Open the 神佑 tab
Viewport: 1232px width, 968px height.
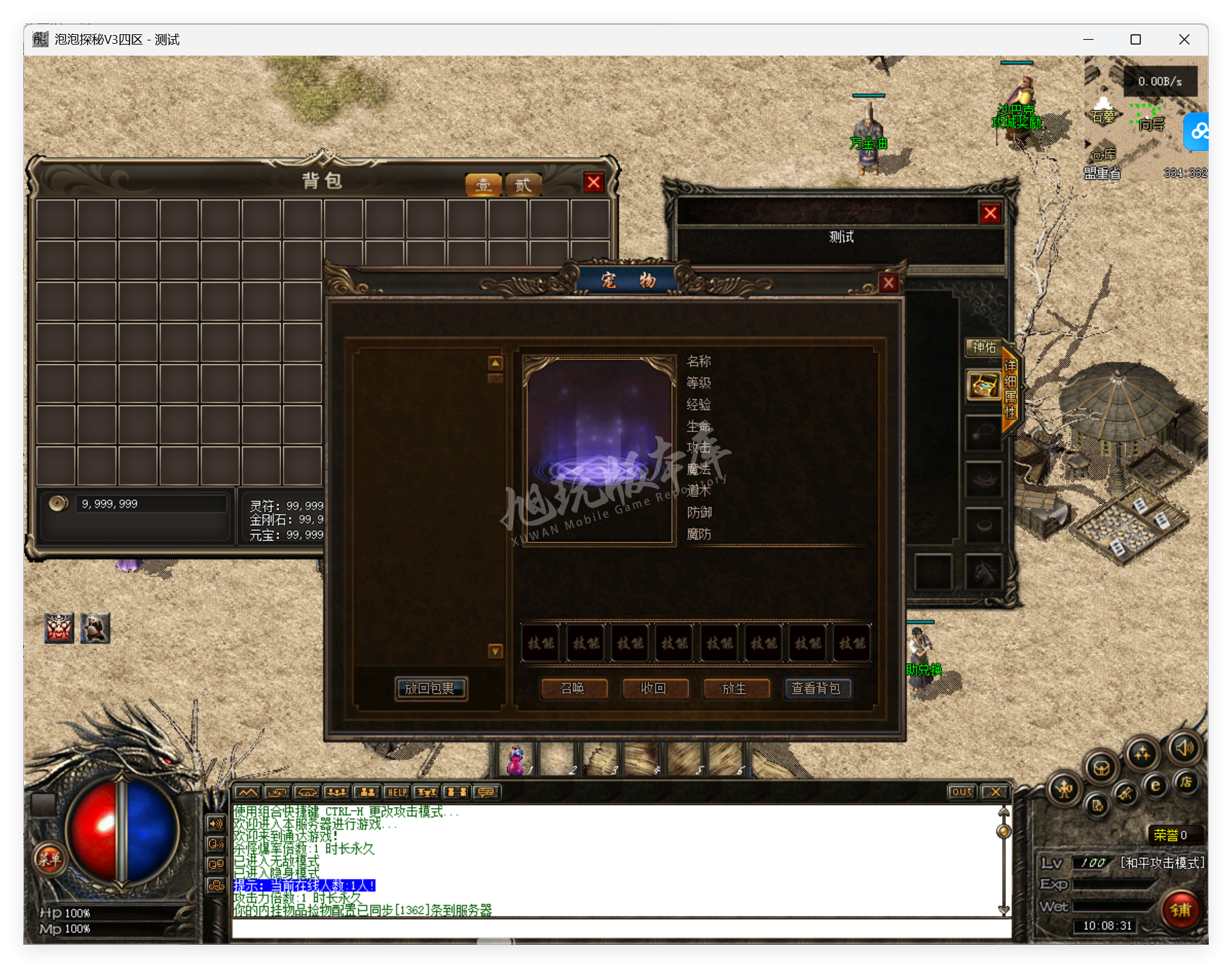click(984, 348)
